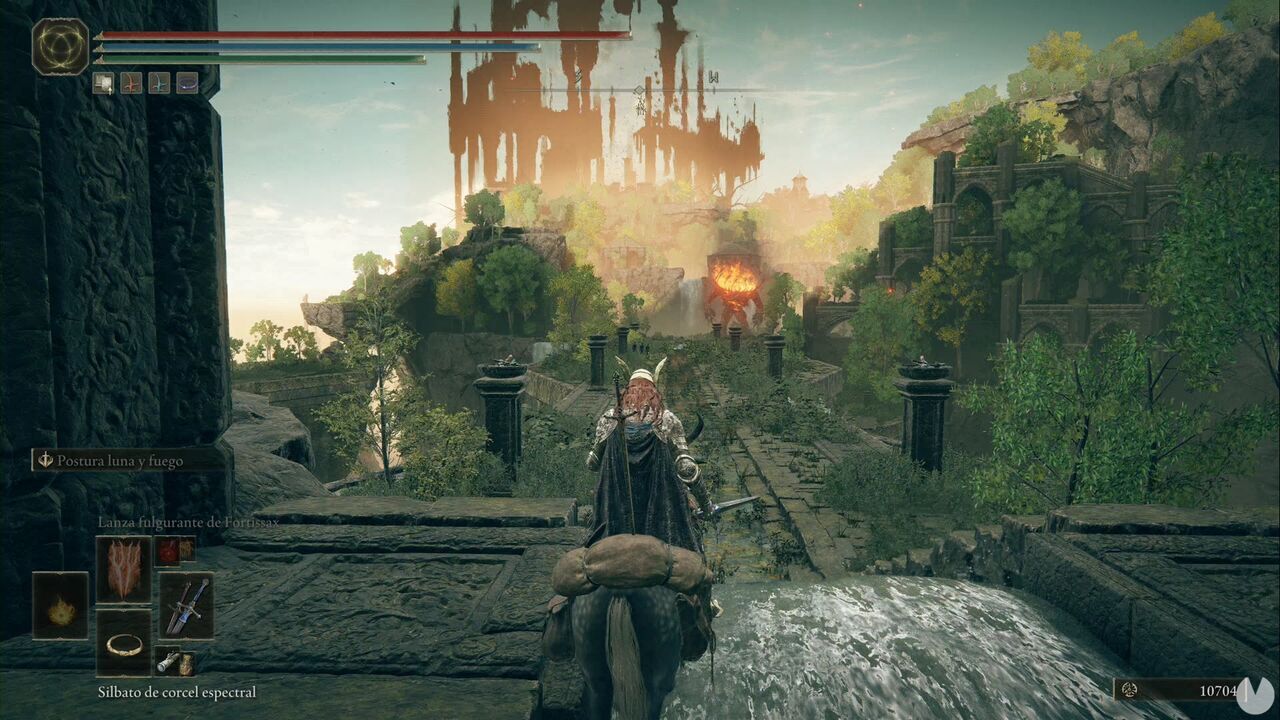Viewport: 1280px width, 720px height.
Task: Select the Lanza fulgurante de Fortissax spell icon
Action: [124, 568]
